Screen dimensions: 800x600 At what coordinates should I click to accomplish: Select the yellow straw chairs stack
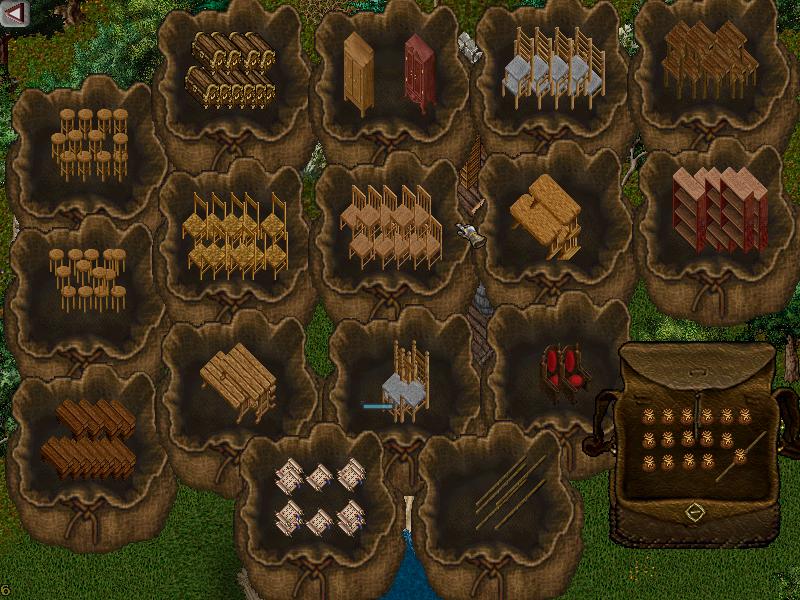[234, 236]
